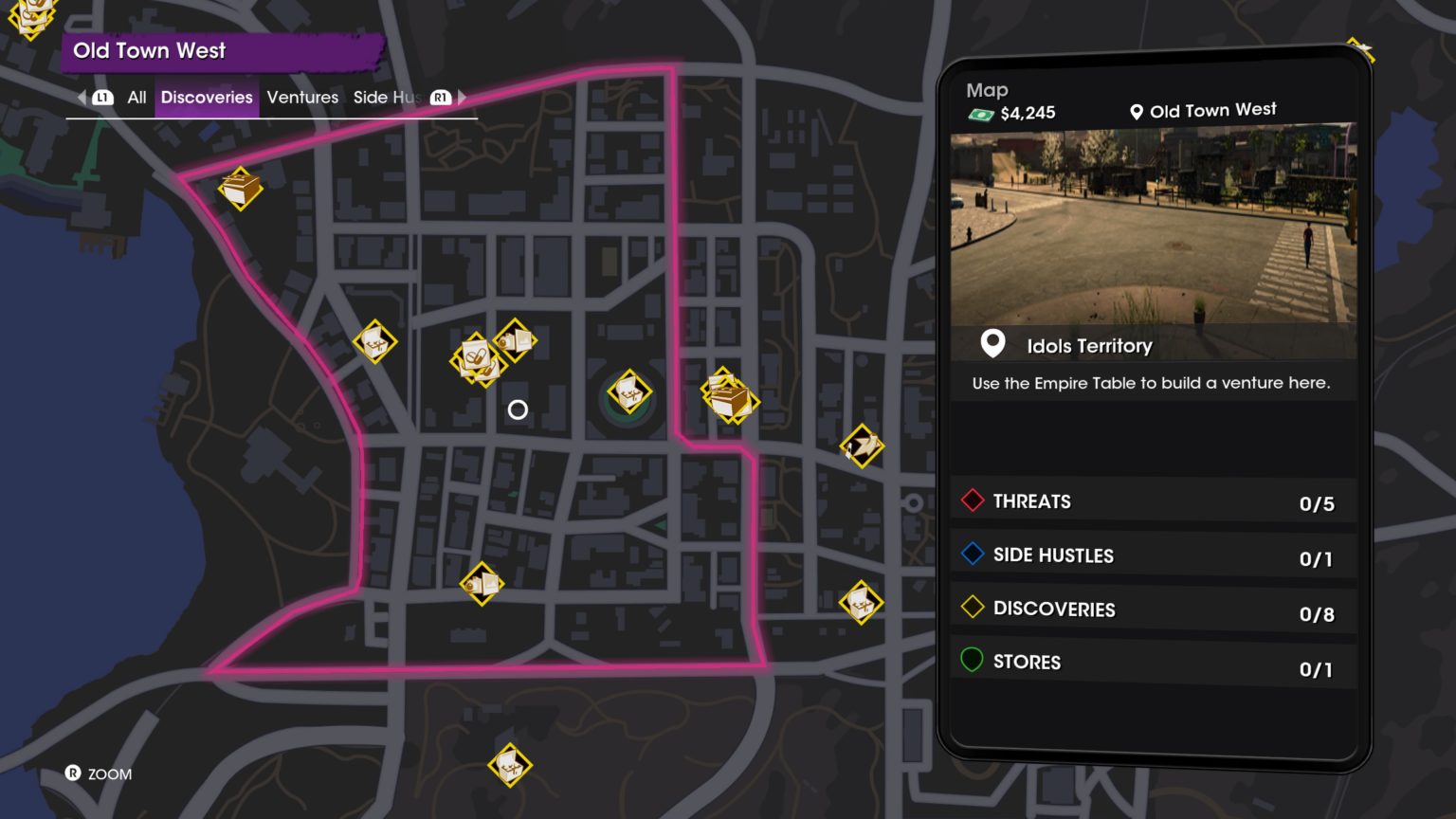The height and width of the screenshot is (819, 1456).
Task: Click the green STORES circle icon
Action: tap(971, 662)
